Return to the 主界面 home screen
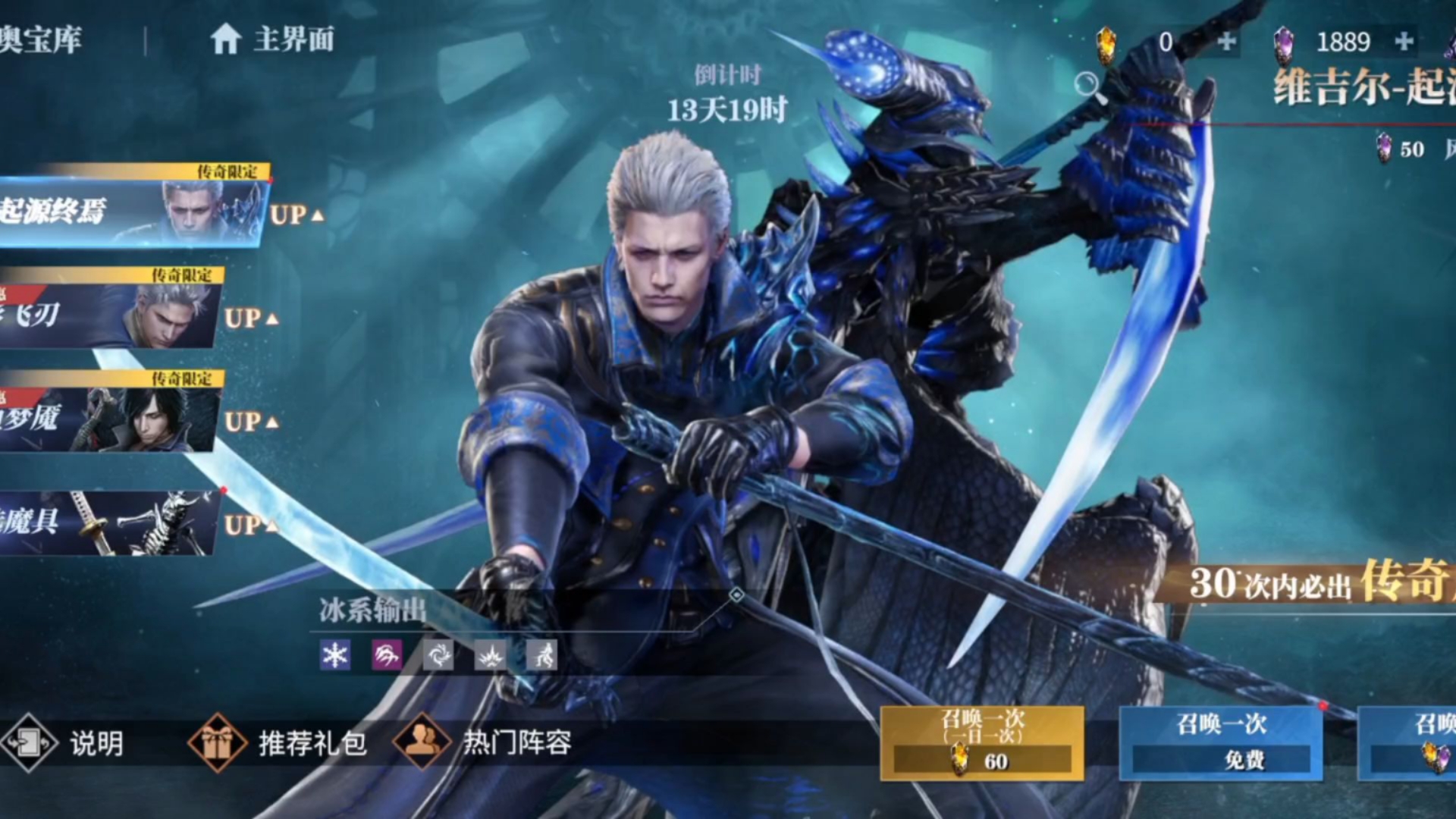 [273, 39]
